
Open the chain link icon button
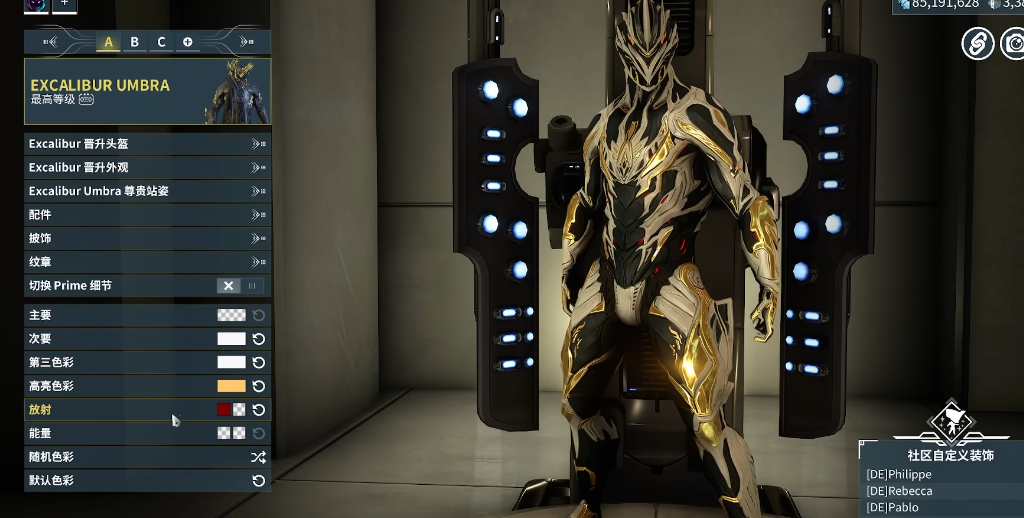(977, 43)
